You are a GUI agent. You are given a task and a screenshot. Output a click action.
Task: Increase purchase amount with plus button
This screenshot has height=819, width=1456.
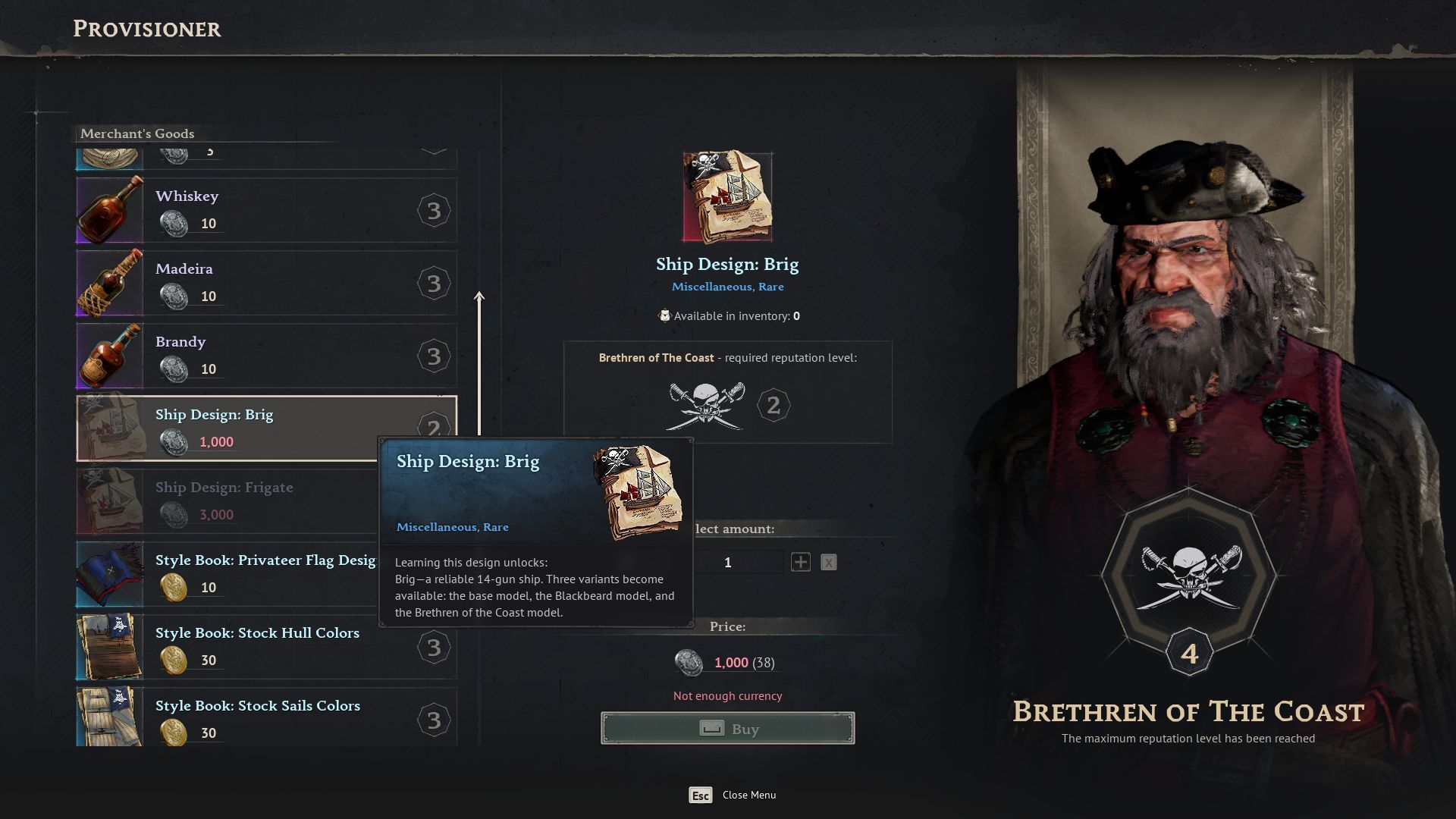[x=800, y=562]
